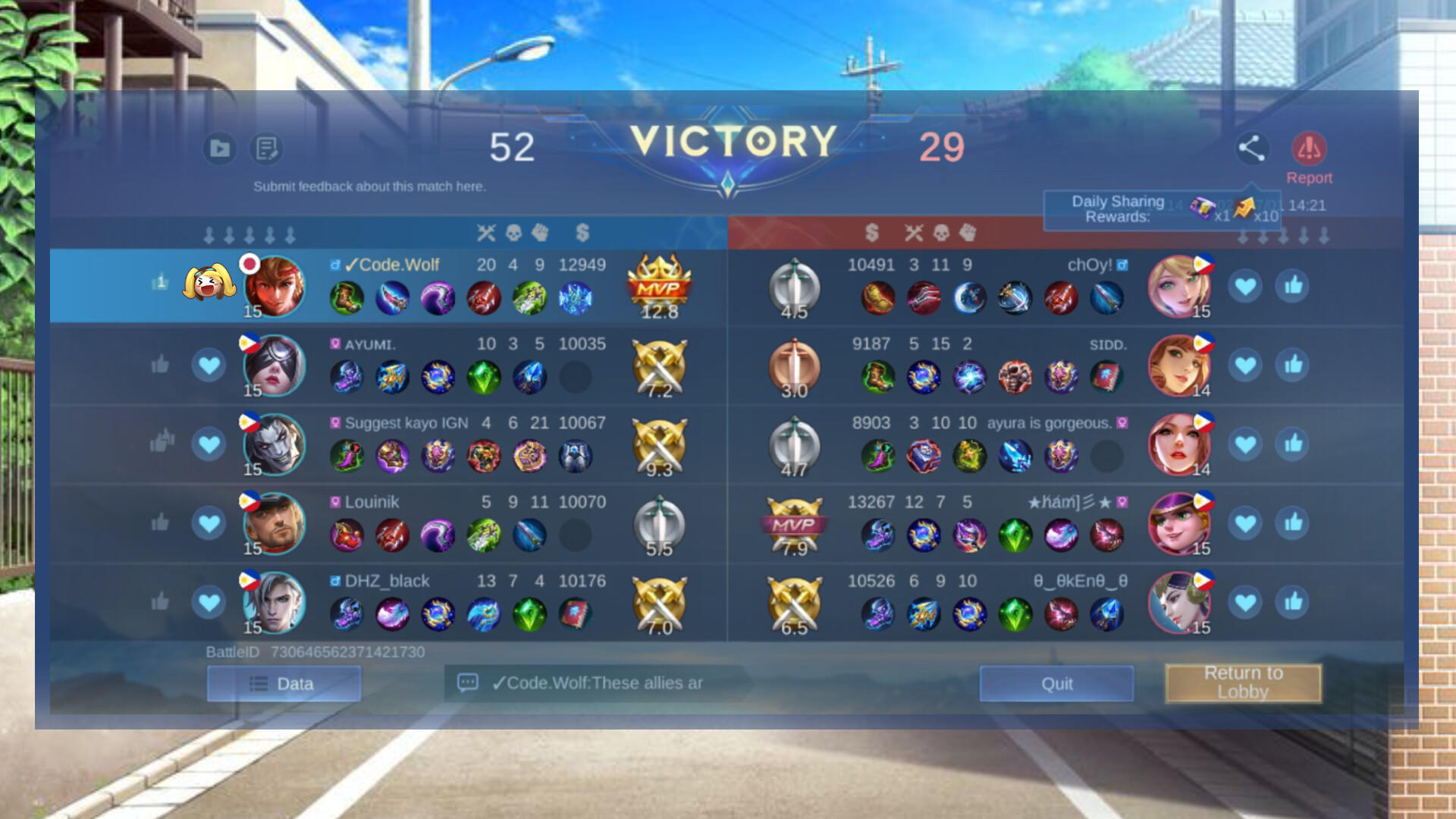Open the match replay video icon

[220, 149]
